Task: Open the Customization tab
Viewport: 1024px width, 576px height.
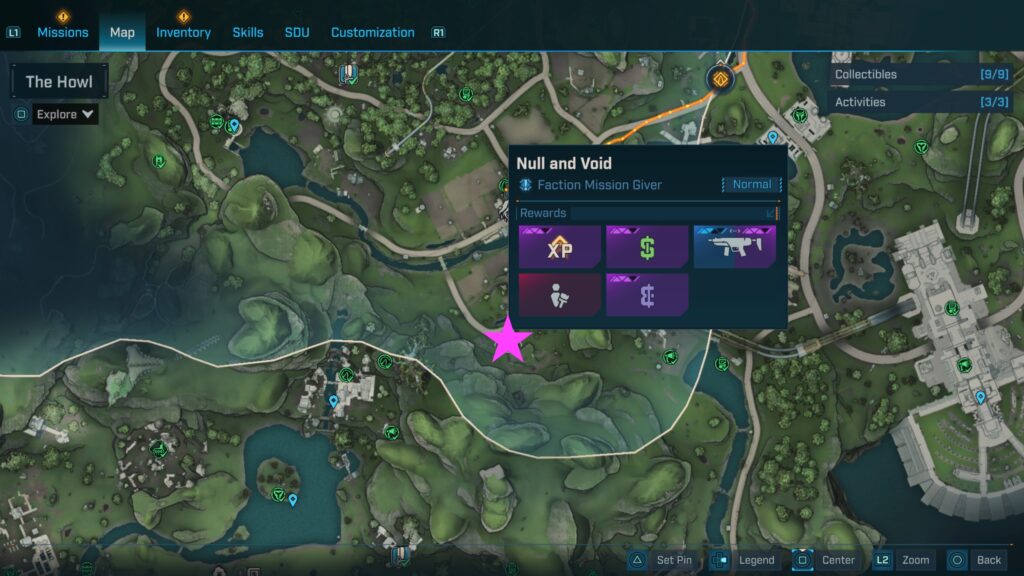Action: 372,32
